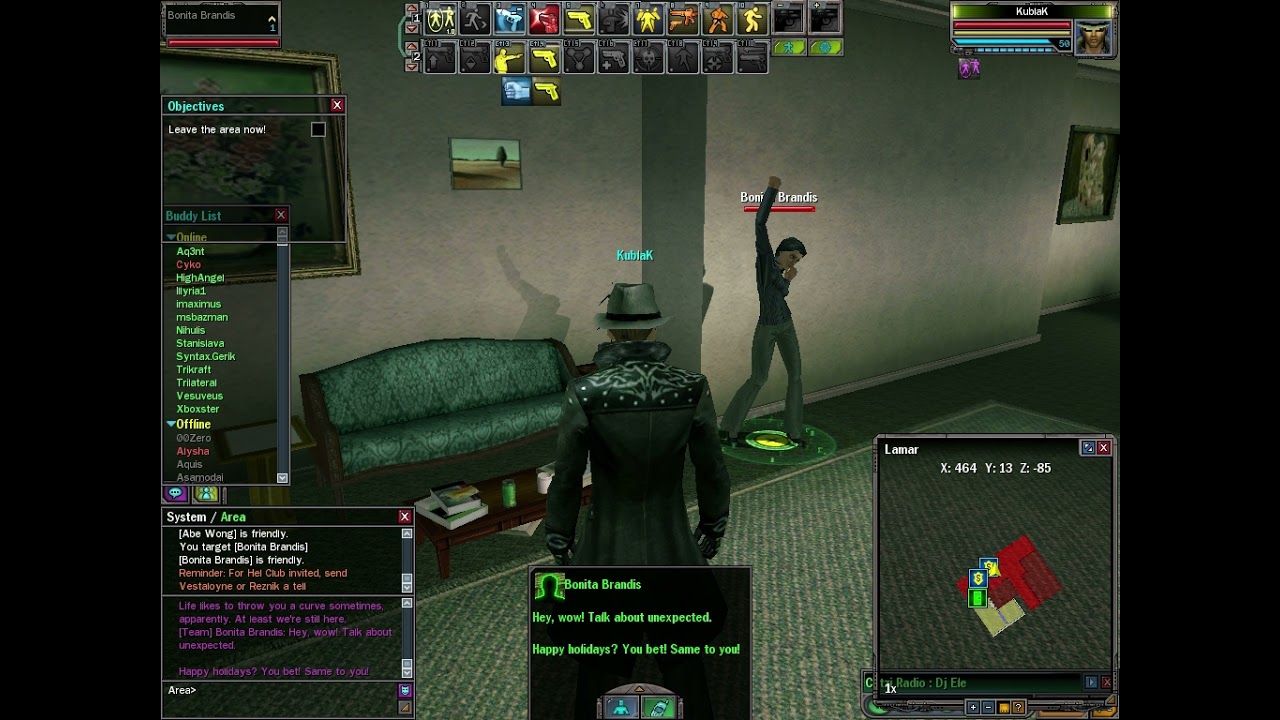Image resolution: width=1280 pixels, height=720 pixels.
Task: Select the yellow pistol in hotbar slot 5
Action: [579, 19]
